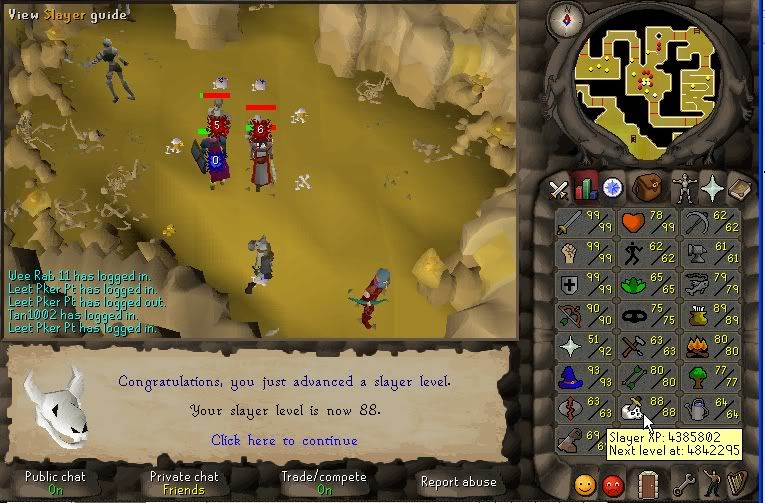The width and height of the screenshot is (765, 503).
Task: Open the wrench options tab
Action: [x=684, y=484]
